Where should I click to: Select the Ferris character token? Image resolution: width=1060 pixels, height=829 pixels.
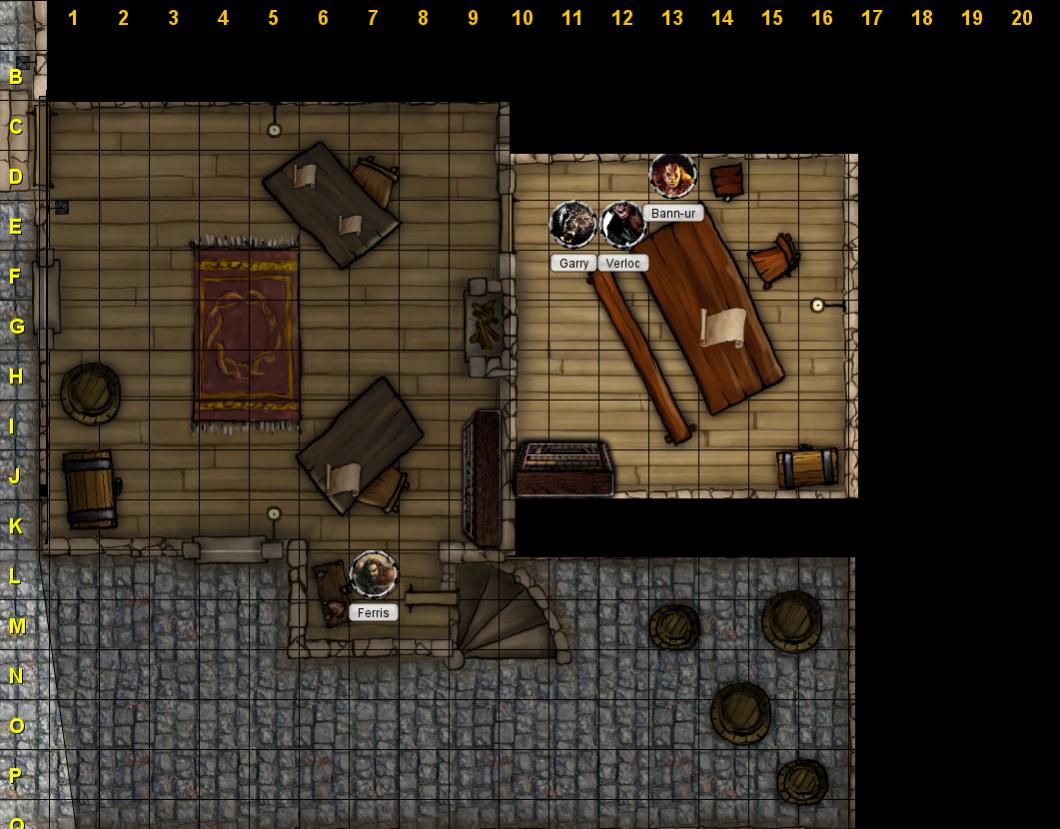374,574
